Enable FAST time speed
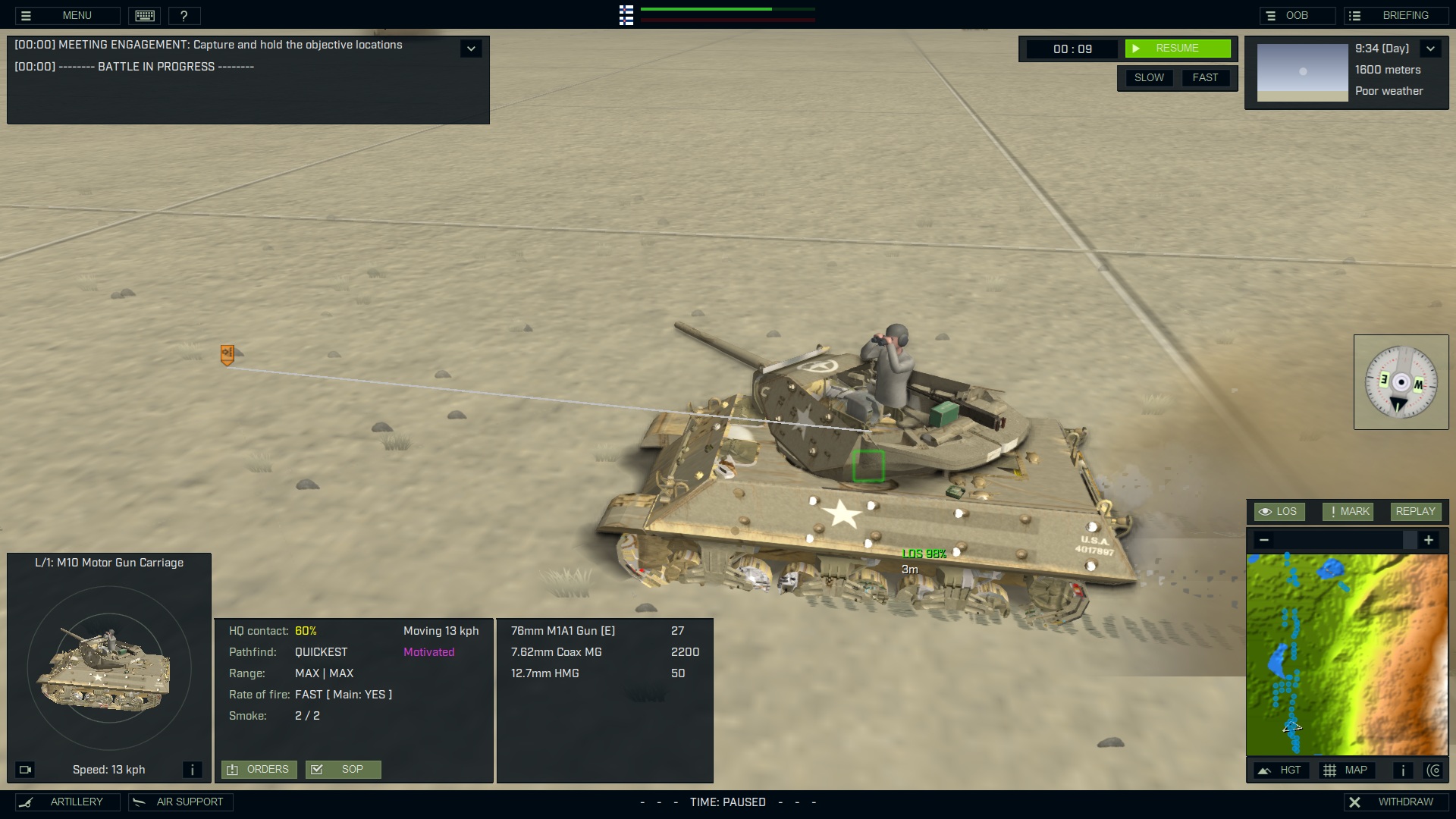 pos(1206,77)
